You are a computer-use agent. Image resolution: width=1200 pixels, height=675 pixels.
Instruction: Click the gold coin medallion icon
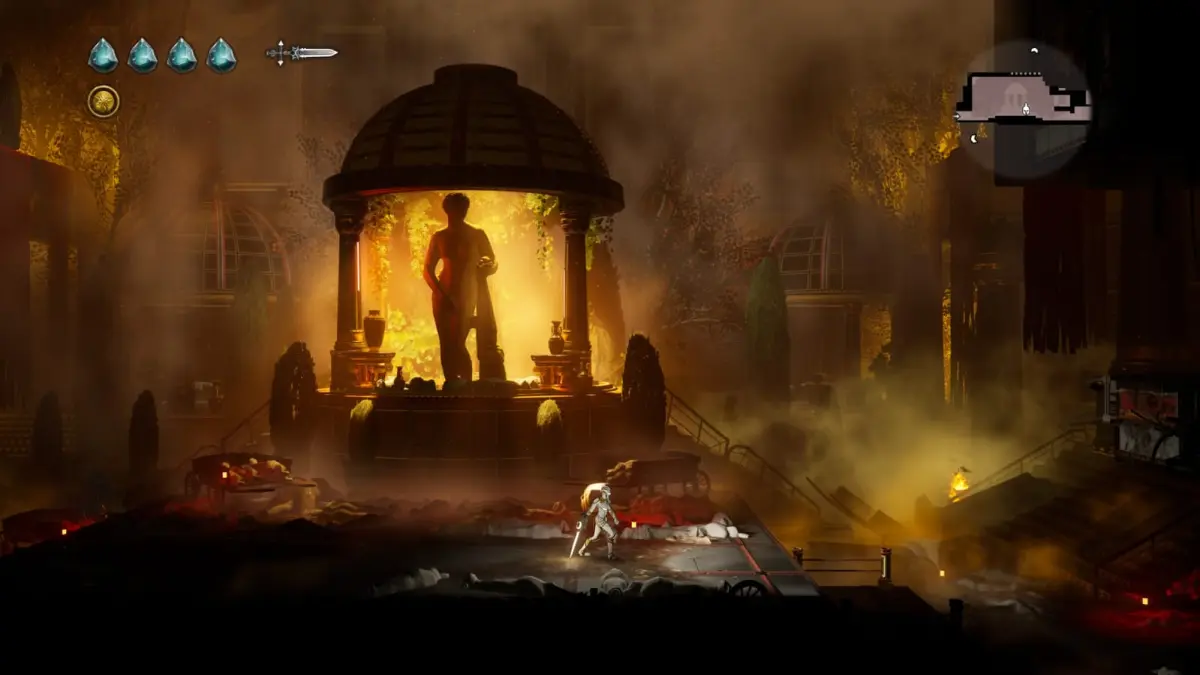pyautogui.click(x=103, y=101)
